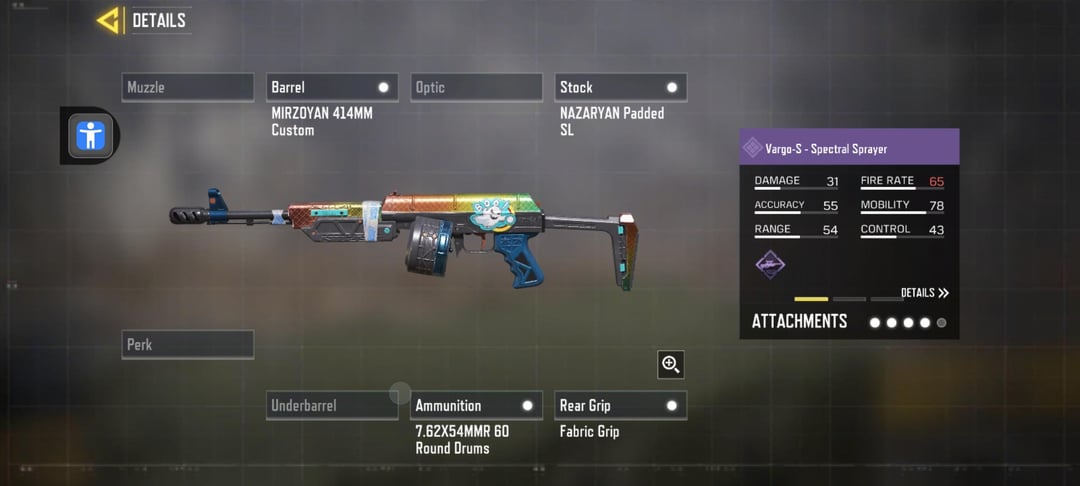Open the empty Muzzle attachment slot
This screenshot has width=1080, height=486.
pyautogui.click(x=188, y=87)
